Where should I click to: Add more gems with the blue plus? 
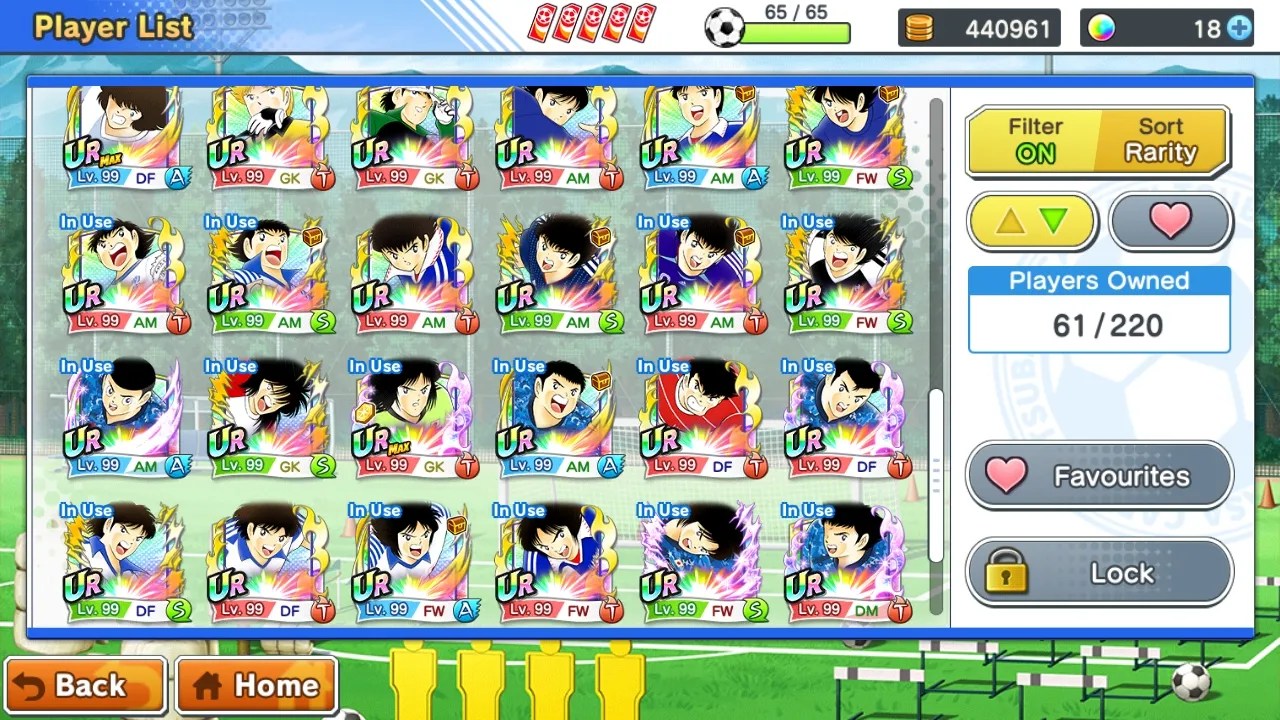coord(1239,29)
